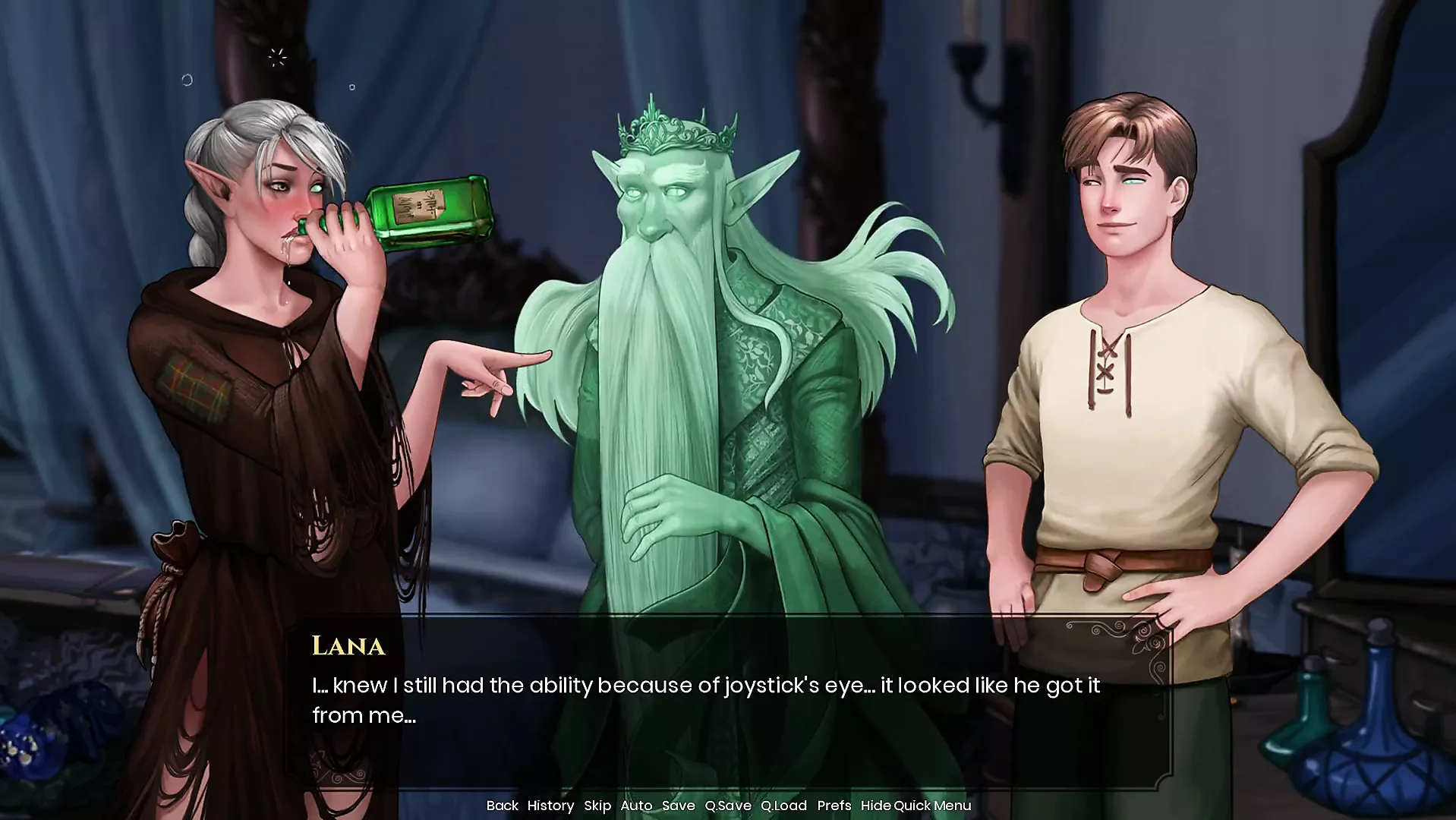This screenshot has width=1456, height=820.
Task: Quick save with Q.Save
Action: pos(727,806)
